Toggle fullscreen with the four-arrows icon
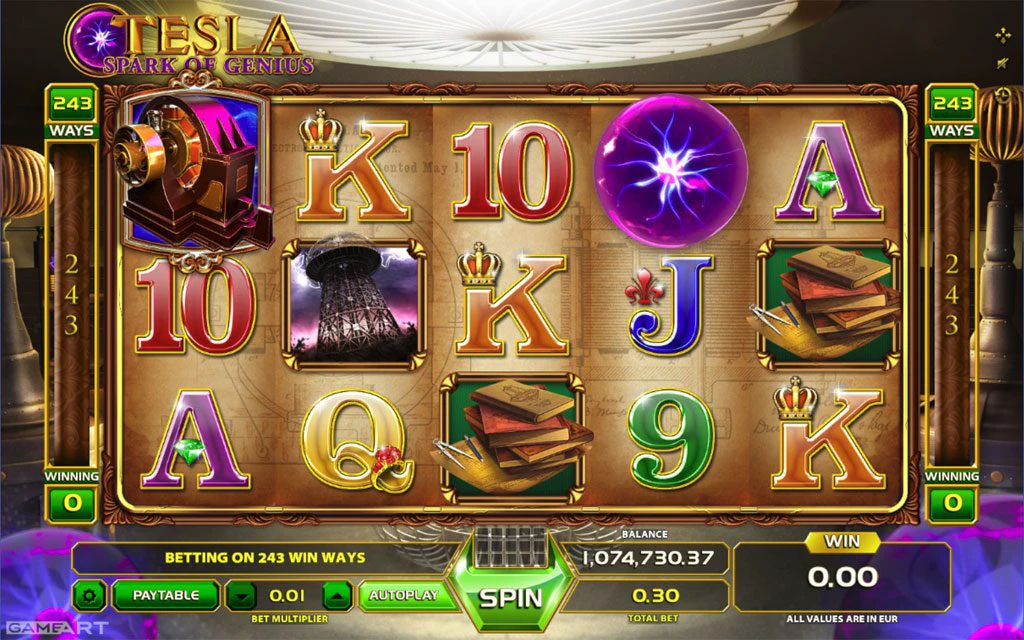The image size is (1024, 640). coord(1003,36)
